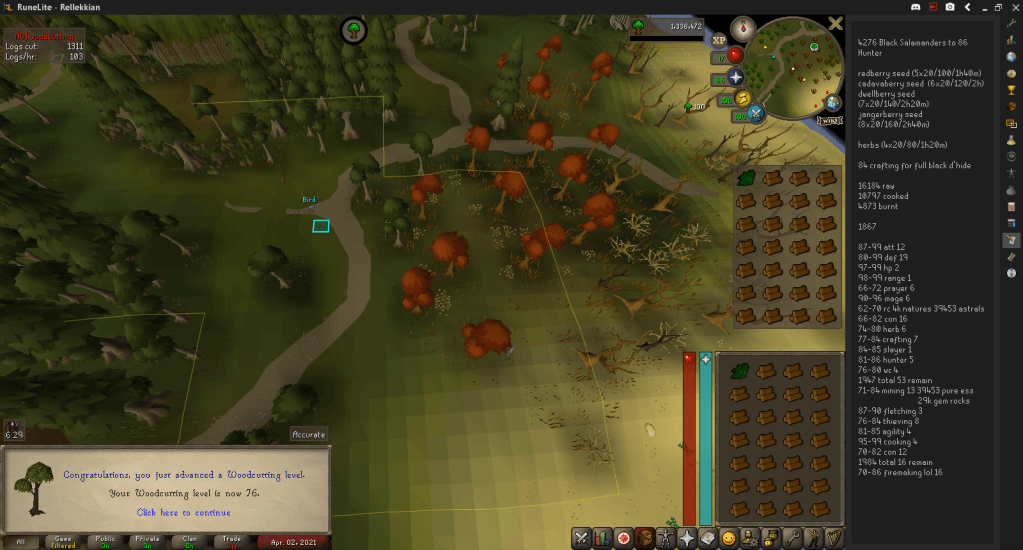1023x550 pixels.
Task: Click the Wiki lookup banner
Action: click(x=829, y=120)
